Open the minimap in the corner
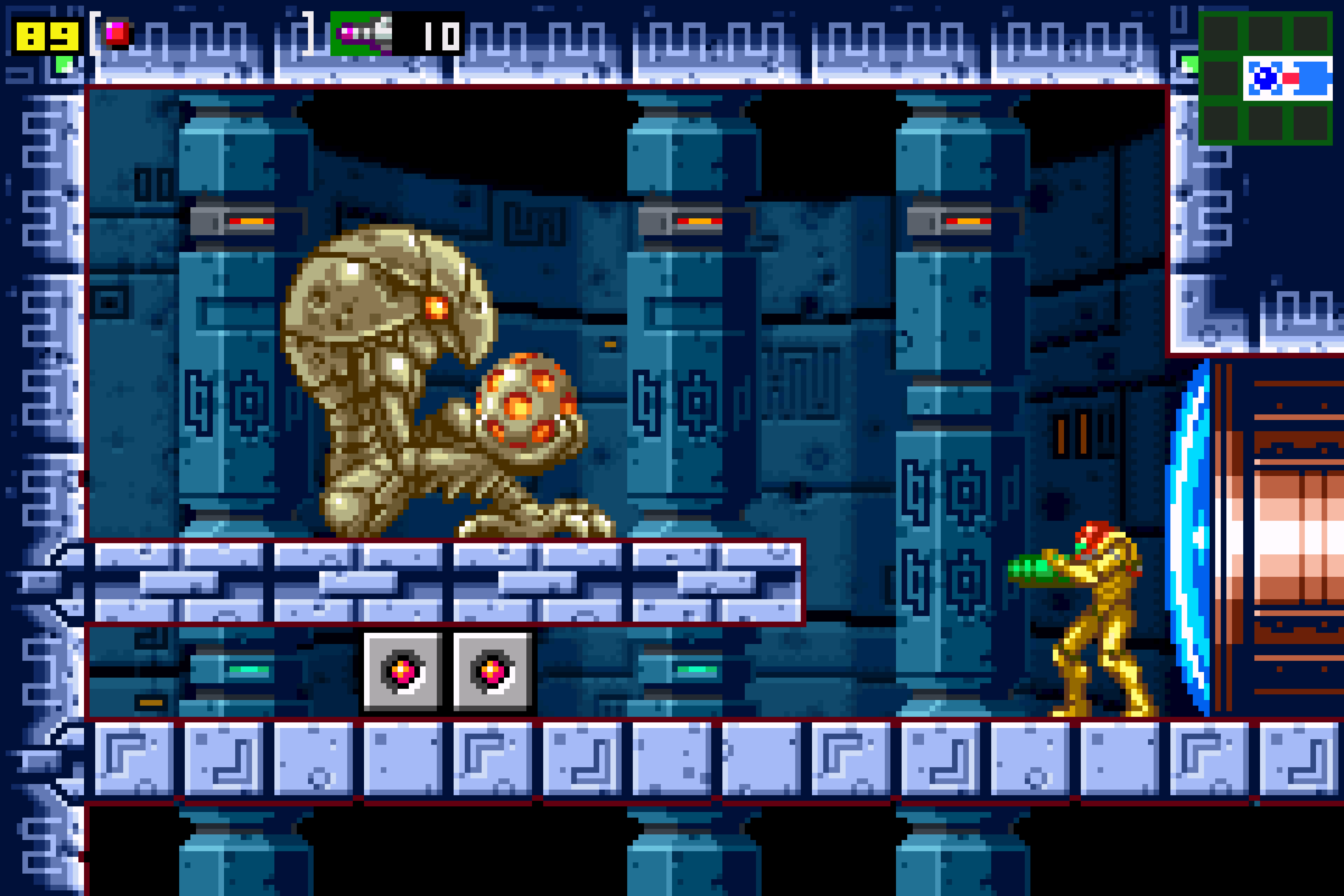The image size is (1344, 896). point(1265,78)
